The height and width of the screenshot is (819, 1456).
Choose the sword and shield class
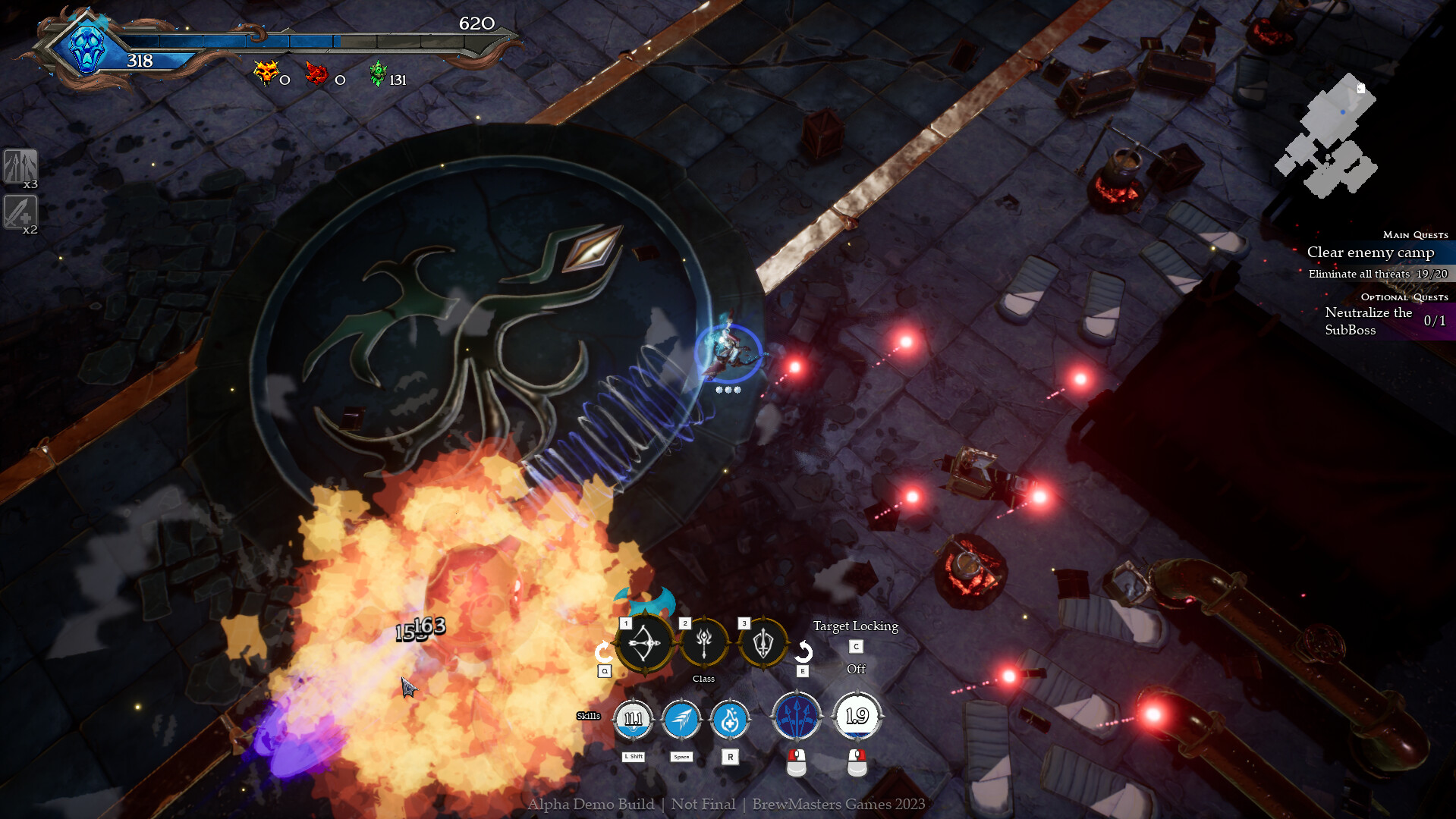763,643
